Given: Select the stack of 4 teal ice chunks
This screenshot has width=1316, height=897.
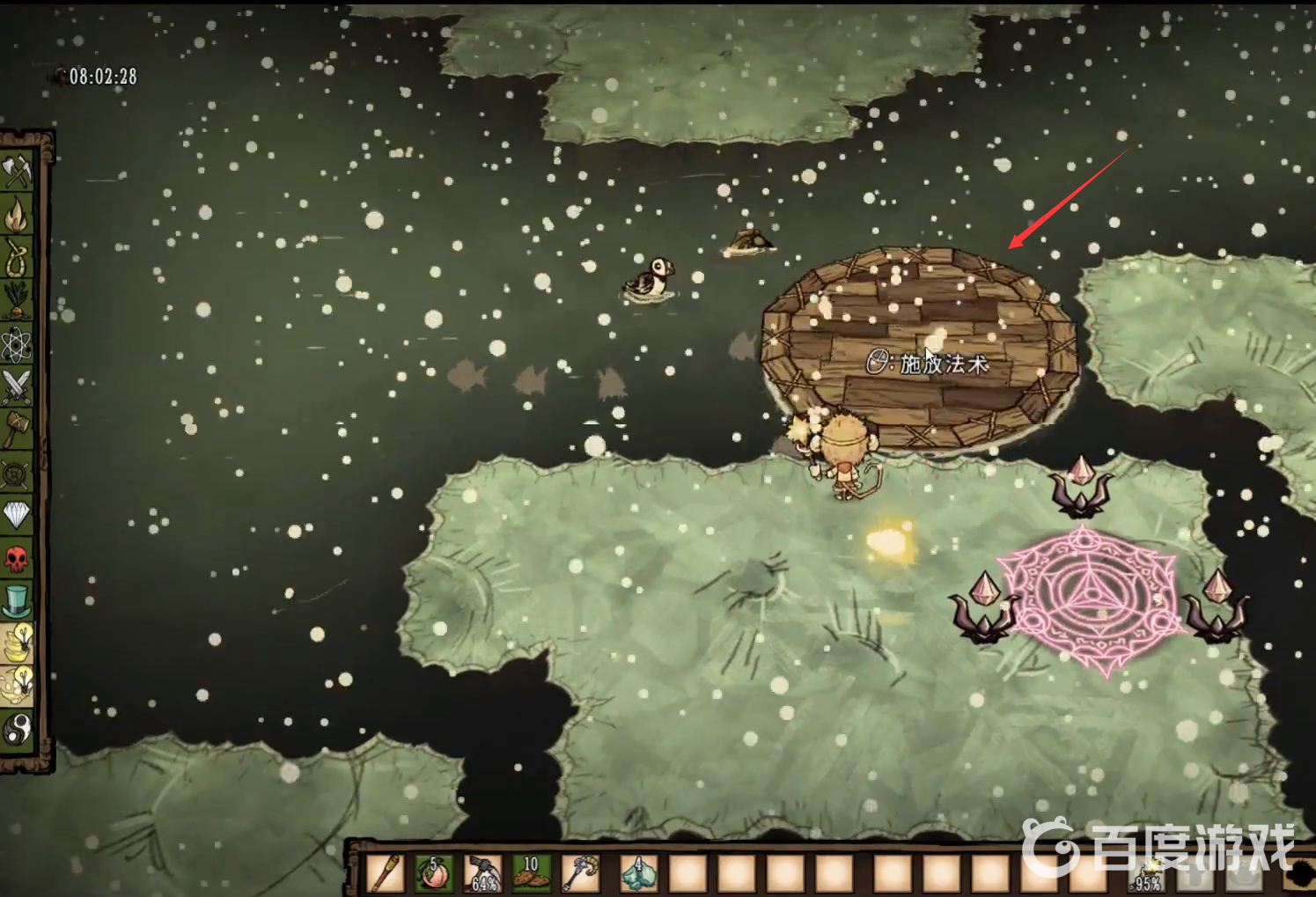Looking at the screenshot, I should (x=638, y=873).
